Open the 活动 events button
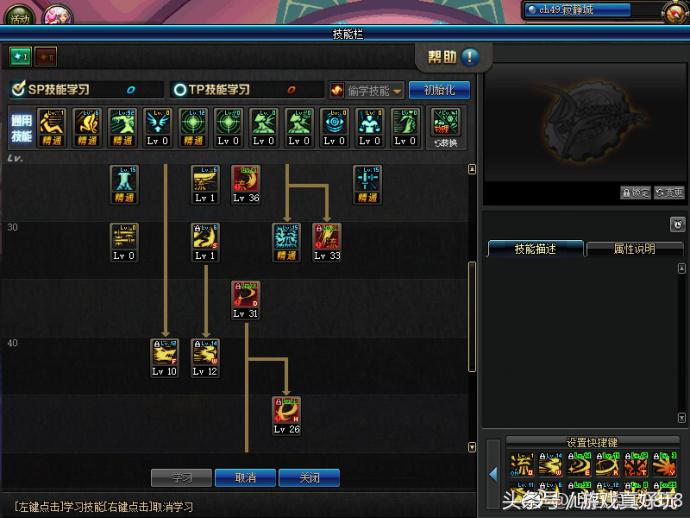This screenshot has width=690, height=518. click(18, 17)
